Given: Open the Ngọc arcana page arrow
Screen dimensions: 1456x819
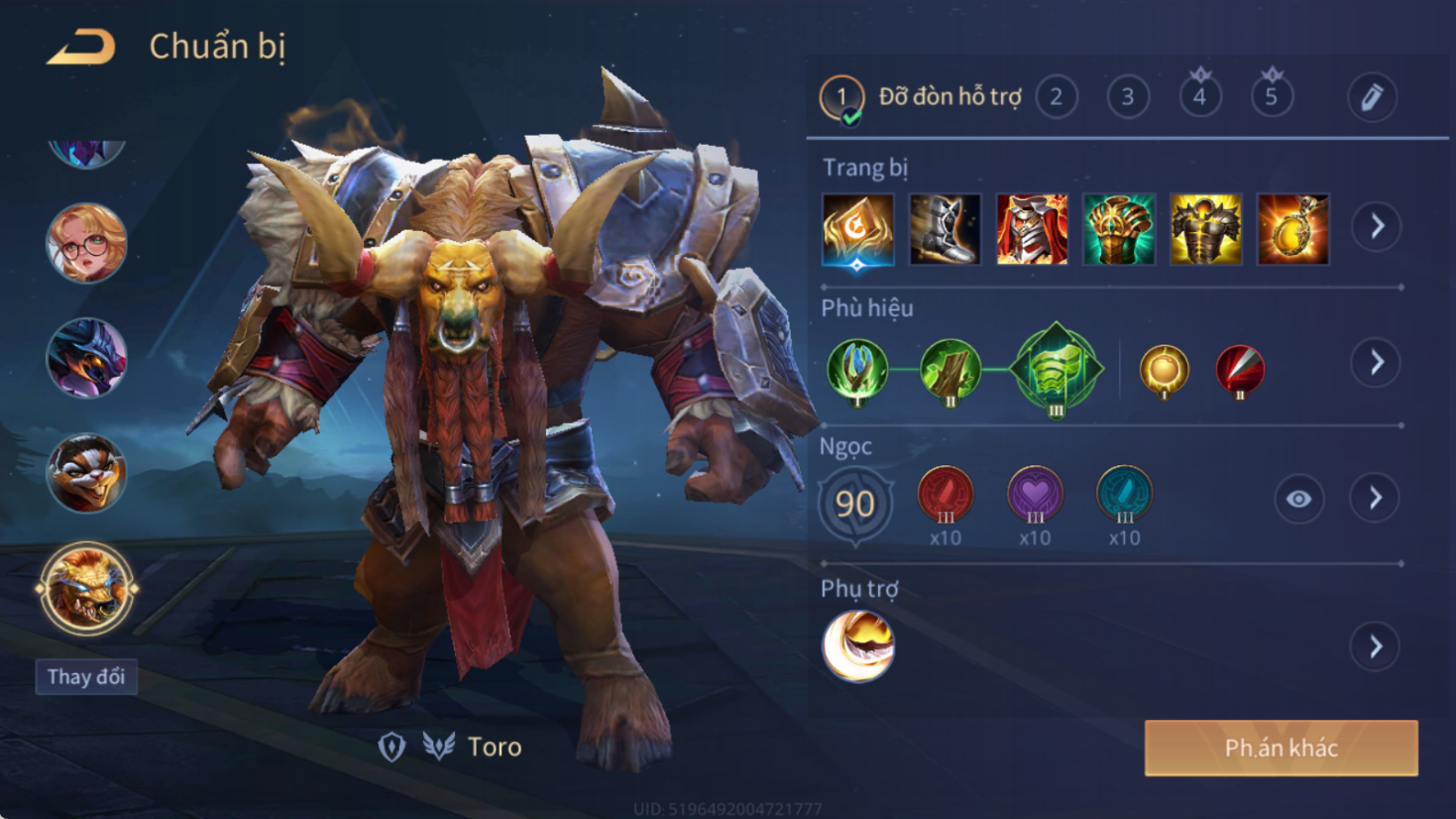Looking at the screenshot, I should (x=1376, y=498).
